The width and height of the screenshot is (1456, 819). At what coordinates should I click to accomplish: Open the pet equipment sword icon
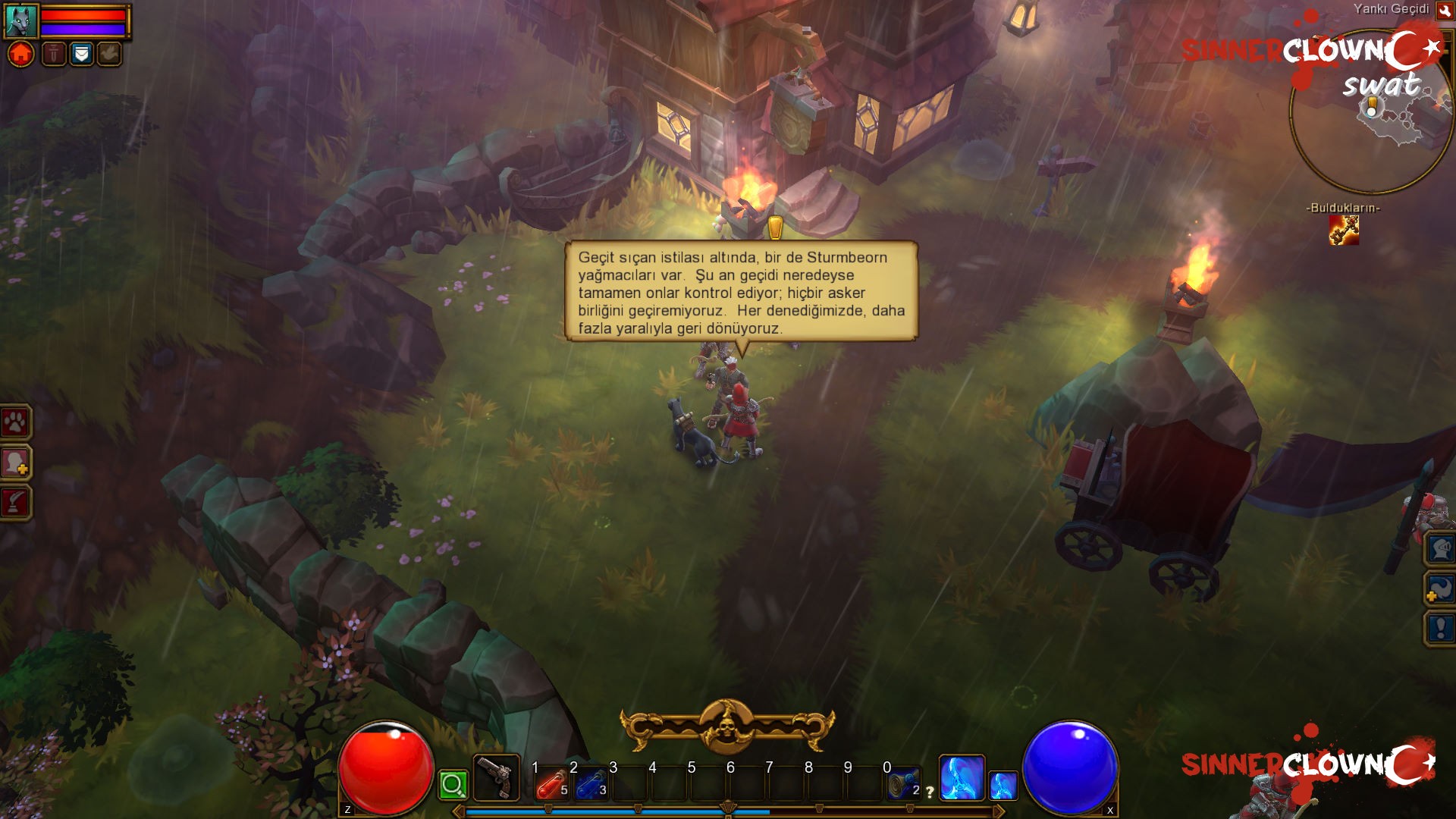(52, 55)
